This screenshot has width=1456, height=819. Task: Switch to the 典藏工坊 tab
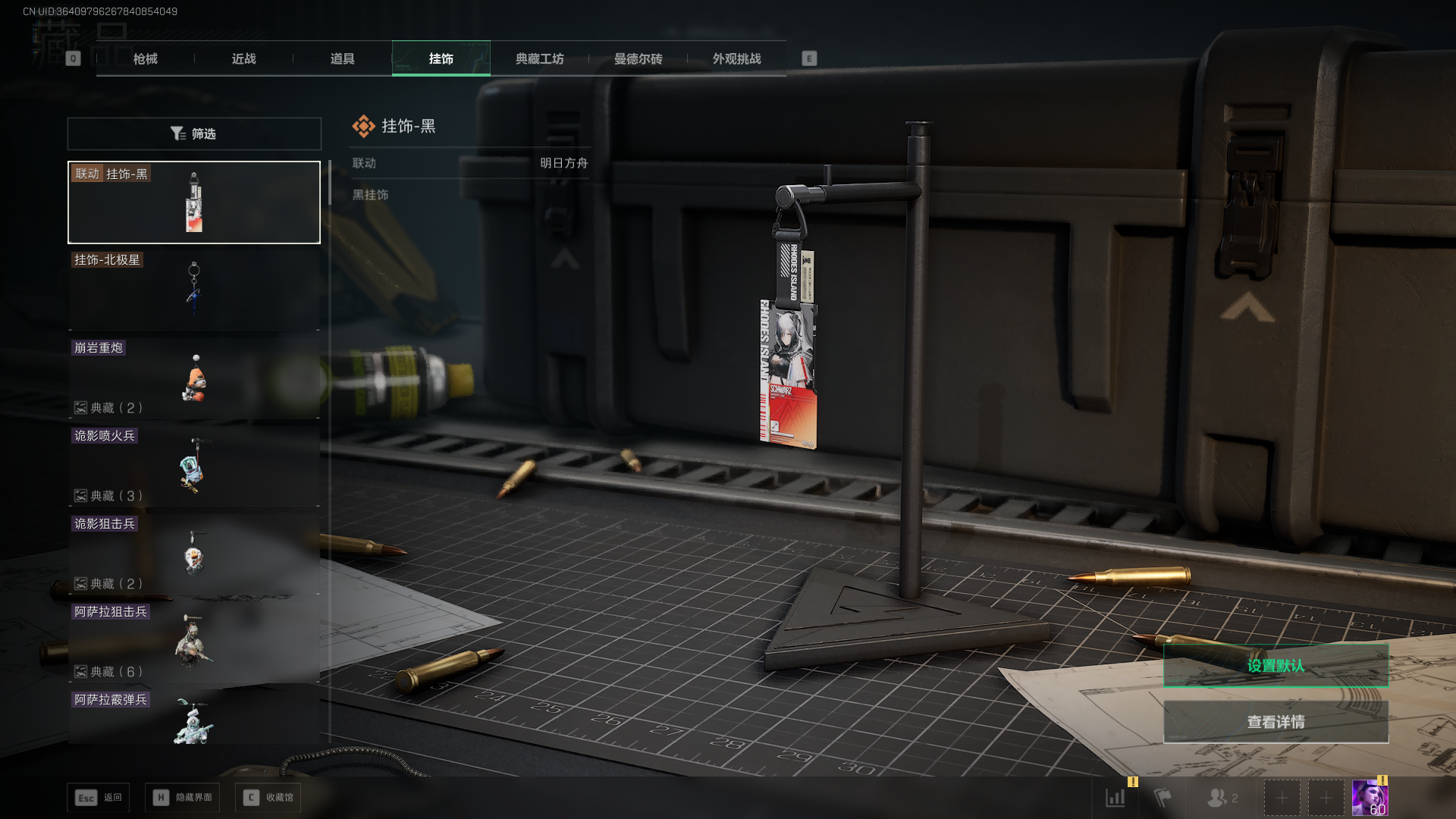539,58
